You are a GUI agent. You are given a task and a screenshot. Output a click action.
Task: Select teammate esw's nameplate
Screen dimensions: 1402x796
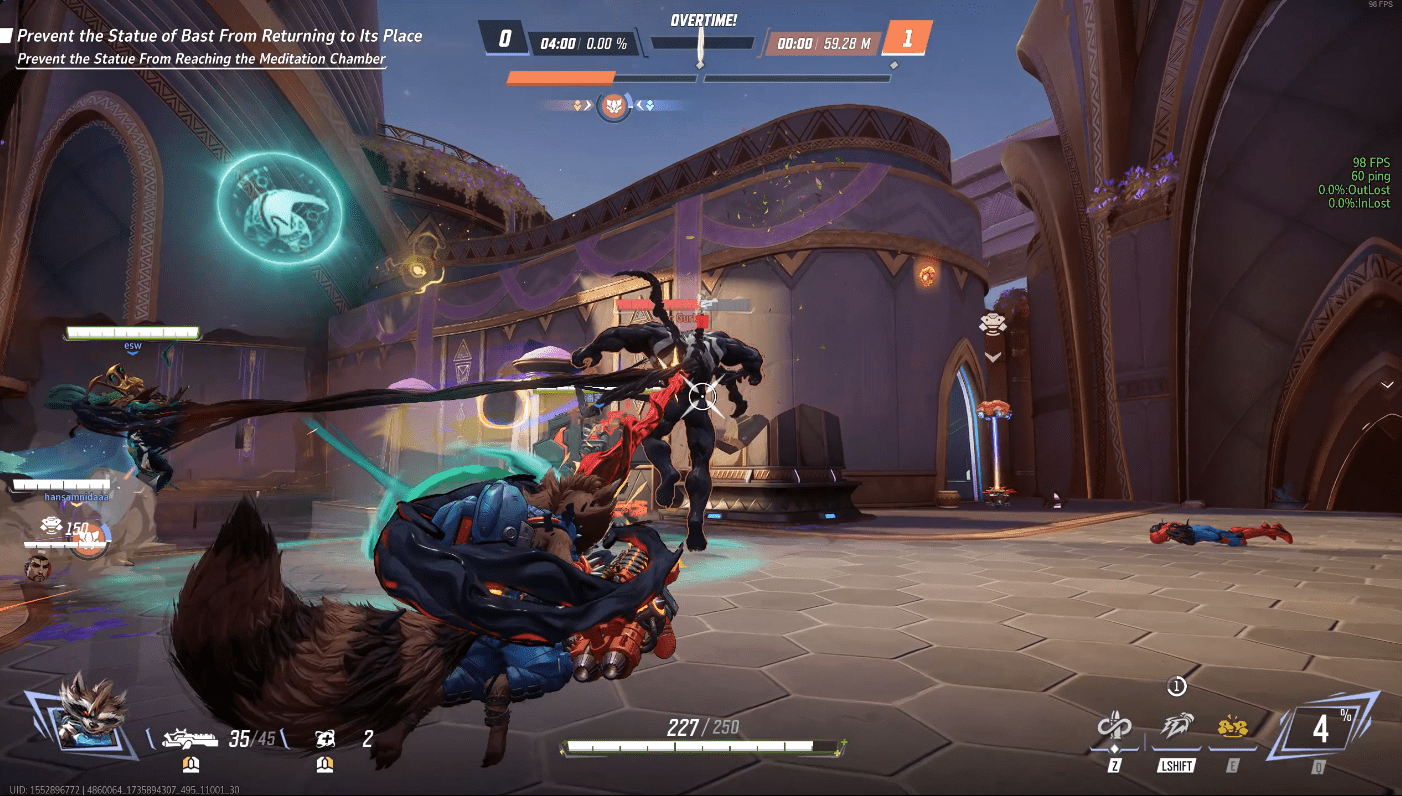point(132,345)
